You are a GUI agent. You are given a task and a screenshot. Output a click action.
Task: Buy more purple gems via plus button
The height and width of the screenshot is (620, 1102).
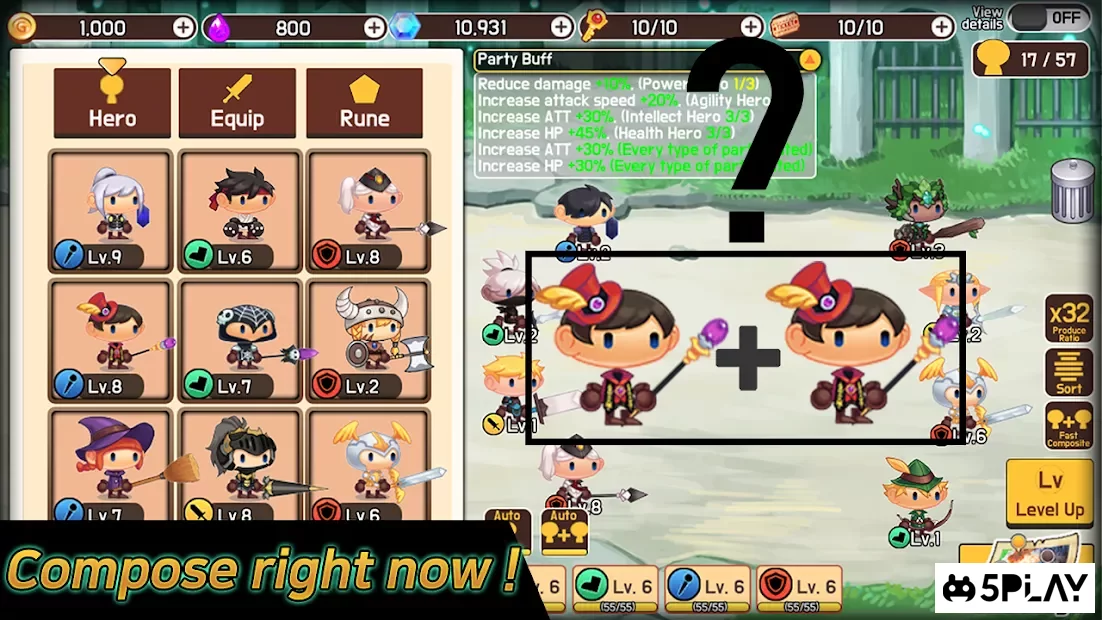(x=374, y=27)
